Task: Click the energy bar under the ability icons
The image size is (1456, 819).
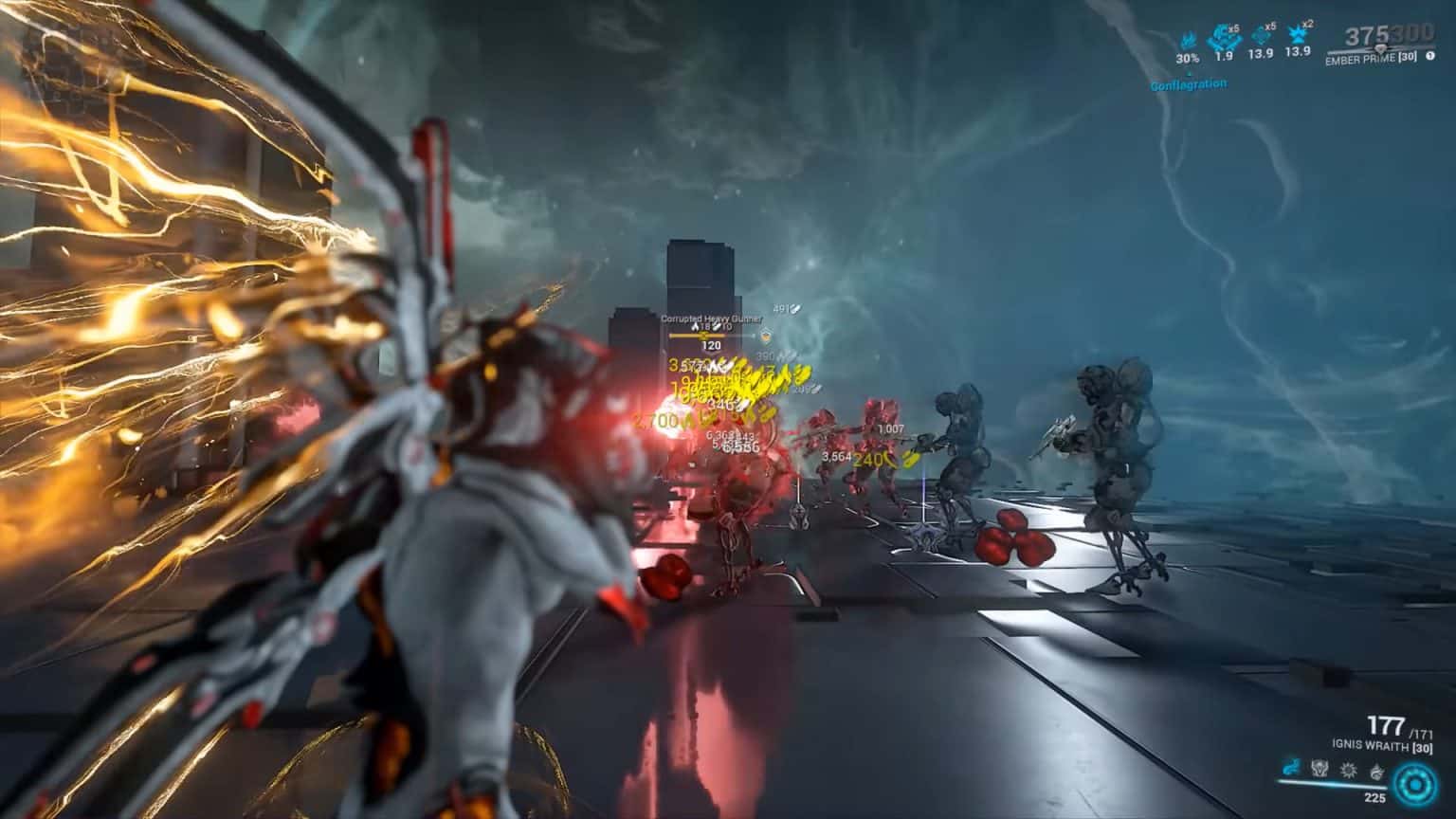Action: [x=1327, y=785]
